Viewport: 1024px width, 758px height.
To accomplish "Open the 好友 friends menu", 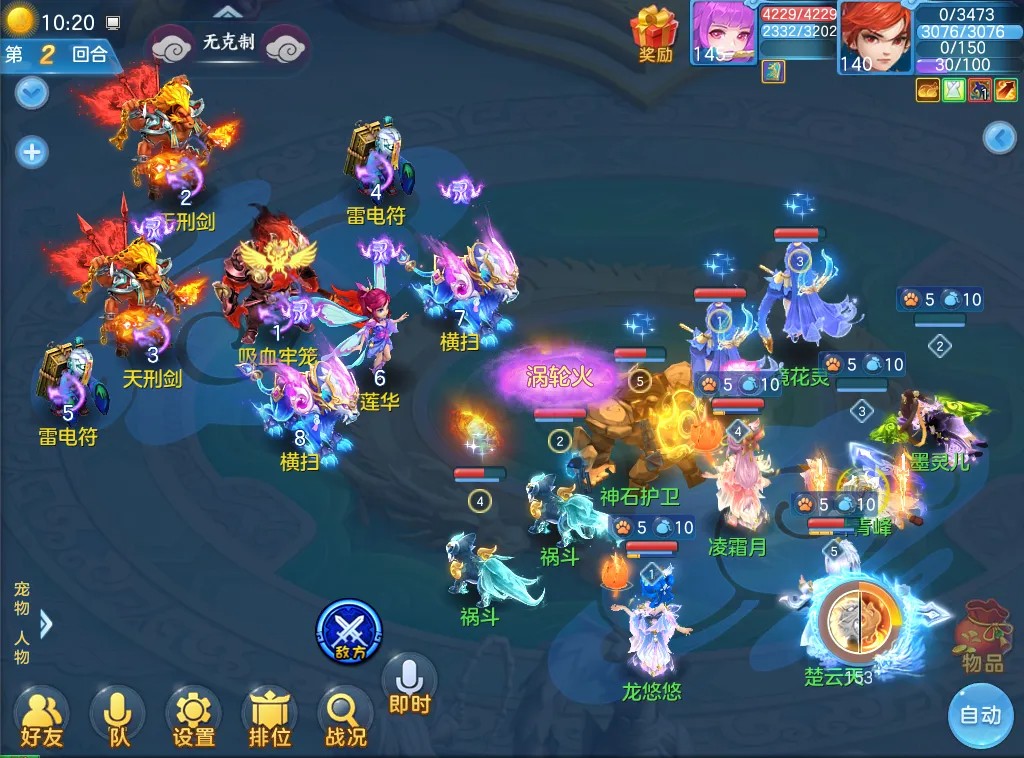I will [41, 715].
